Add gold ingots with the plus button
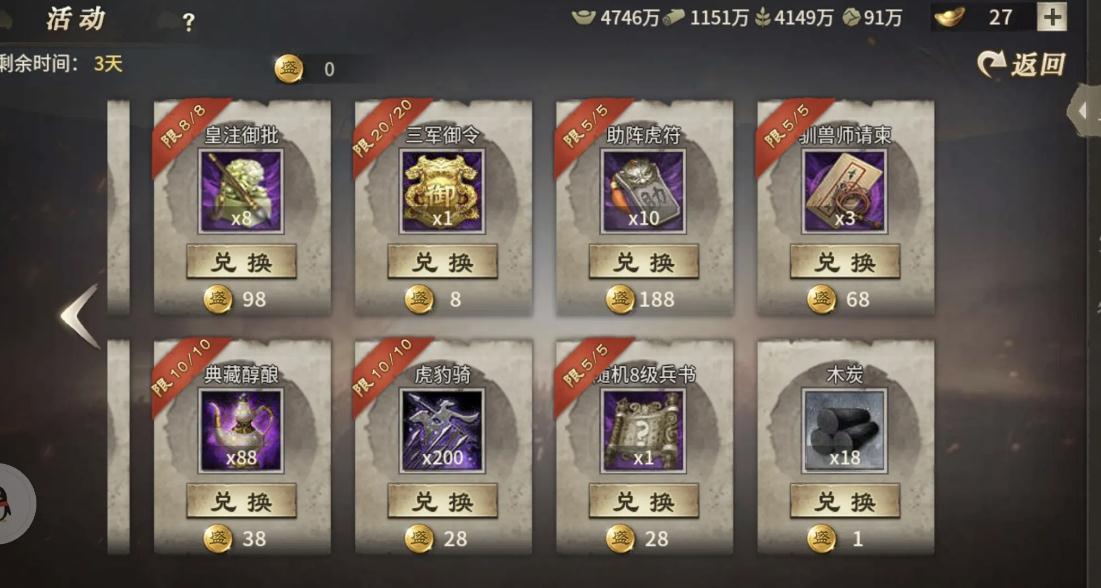 (x=1051, y=17)
